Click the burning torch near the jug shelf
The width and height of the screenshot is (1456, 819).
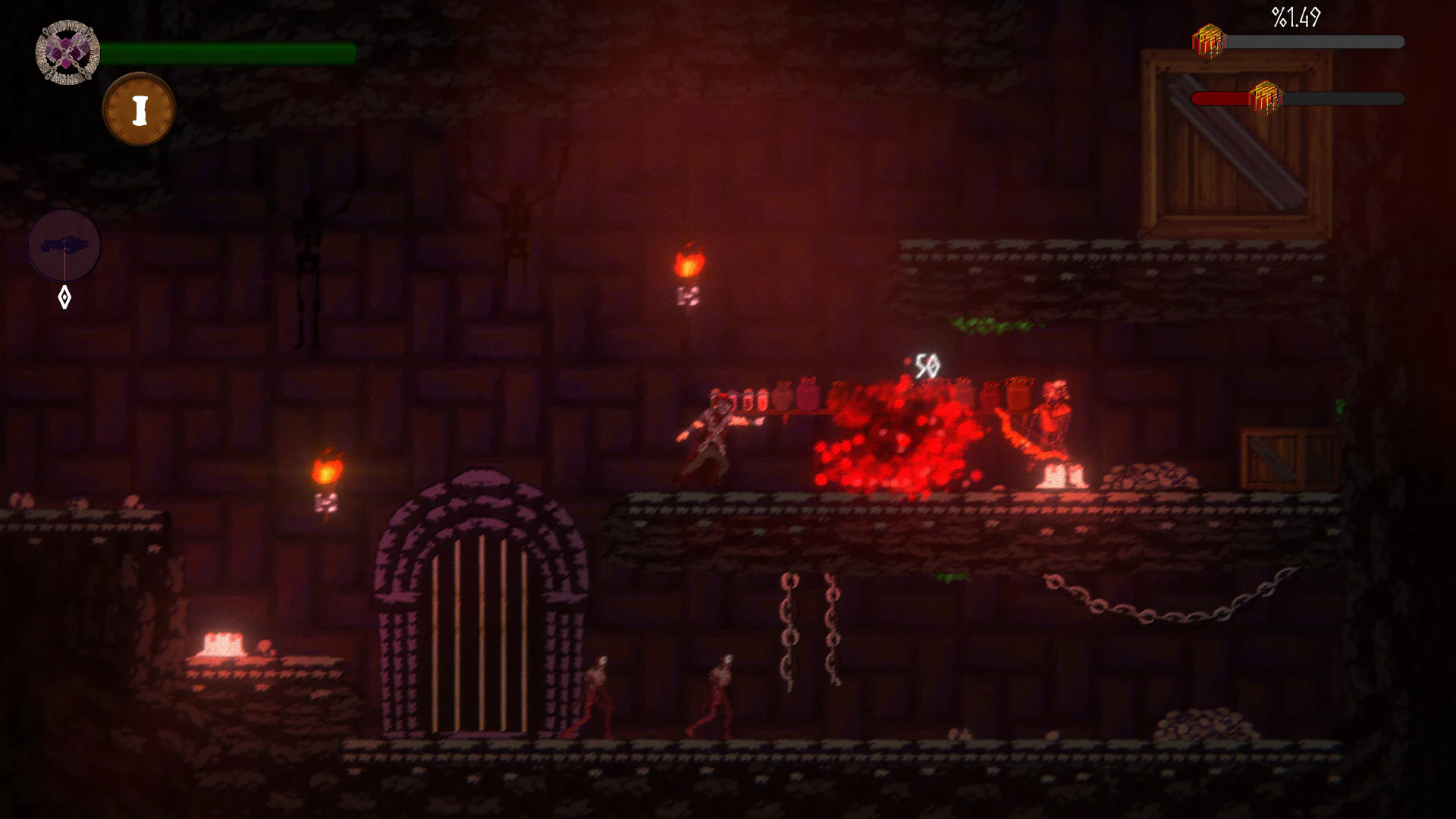tap(689, 262)
